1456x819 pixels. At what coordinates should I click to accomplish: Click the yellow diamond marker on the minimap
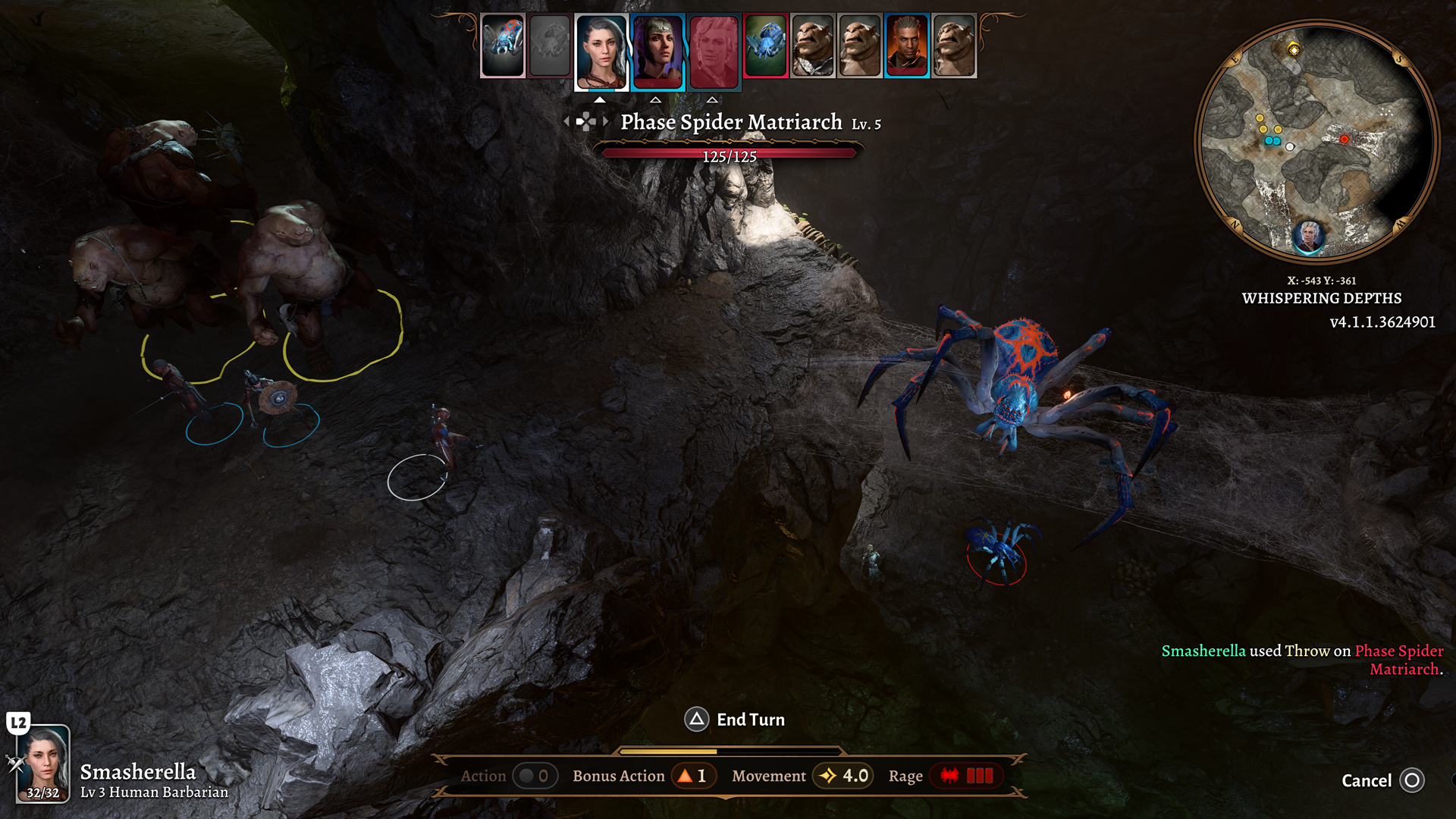[1294, 50]
